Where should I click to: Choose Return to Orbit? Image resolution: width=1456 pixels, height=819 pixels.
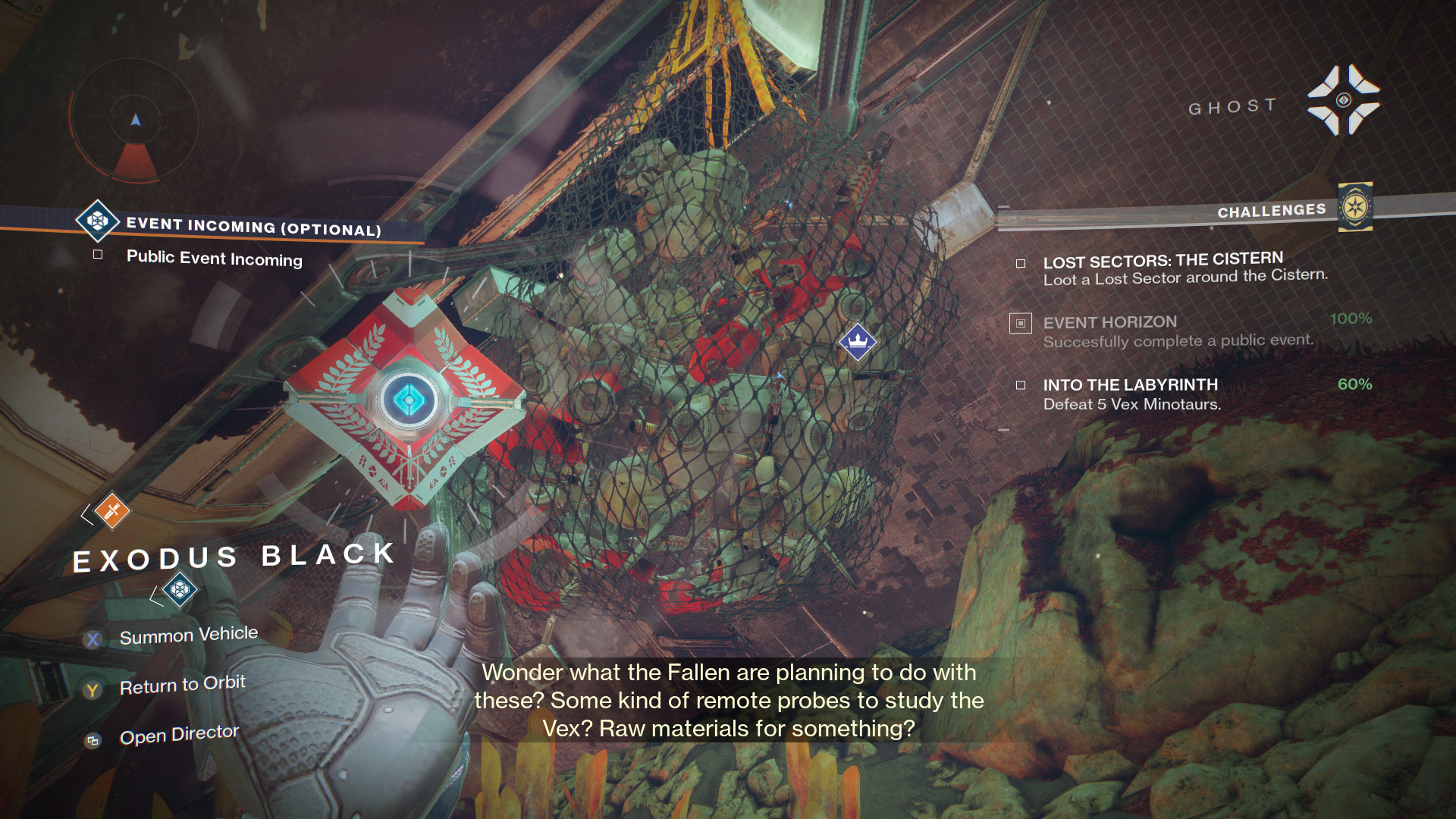coord(182,686)
